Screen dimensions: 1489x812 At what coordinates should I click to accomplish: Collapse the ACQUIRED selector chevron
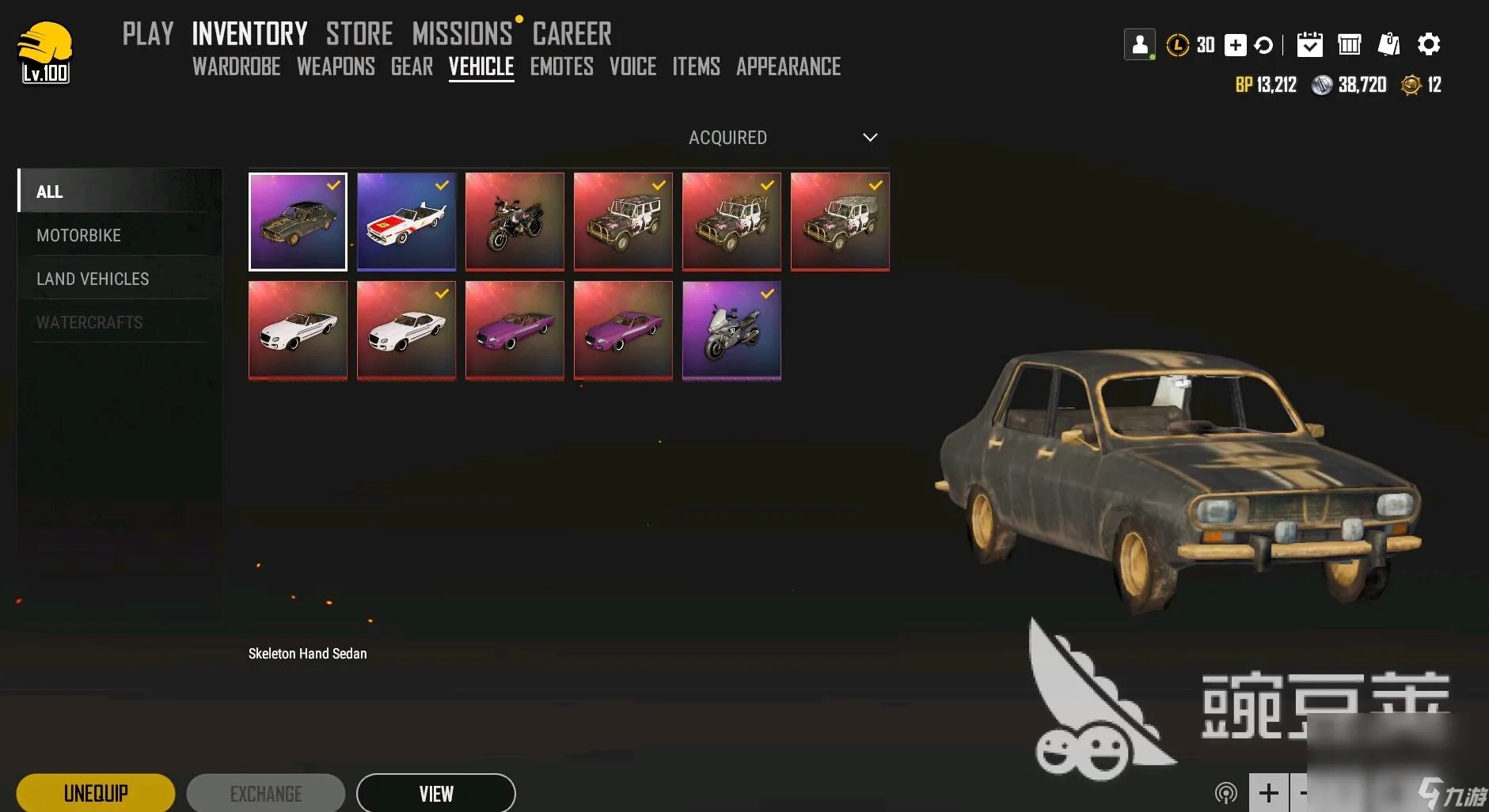tap(869, 137)
